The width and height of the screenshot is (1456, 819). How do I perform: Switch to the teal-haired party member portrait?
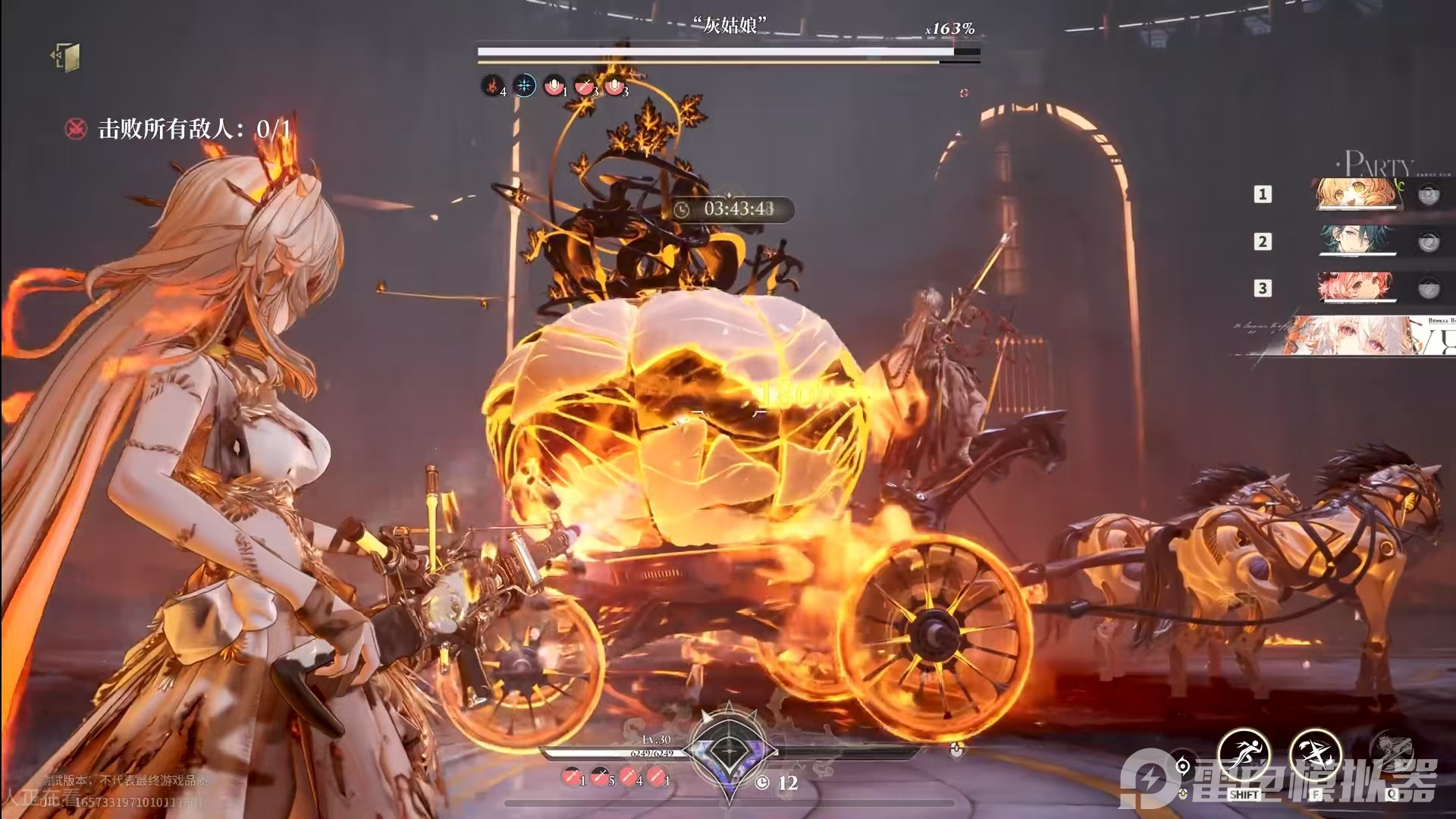pos(1357,240)
